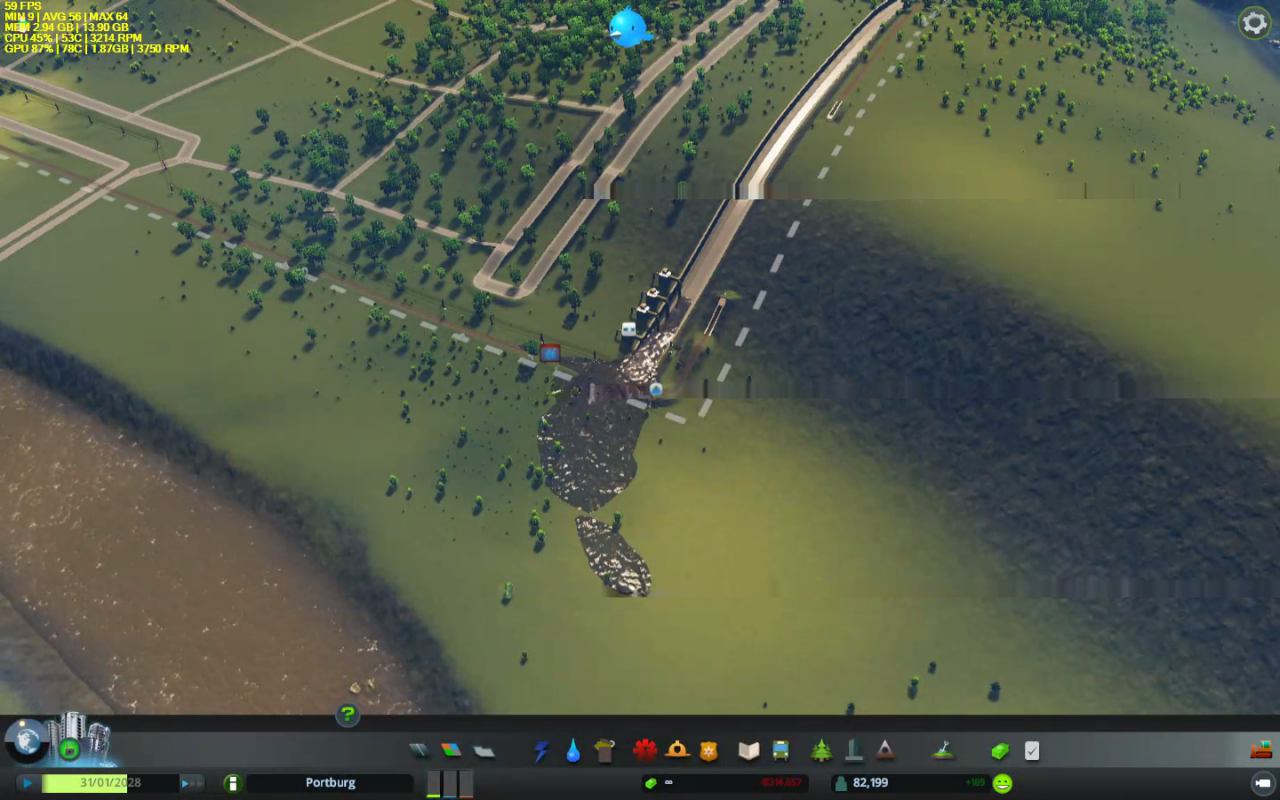Viewport: 1280px width, 800px height.
Task: Open the Districts tool menu
Action: coord(484,750)
